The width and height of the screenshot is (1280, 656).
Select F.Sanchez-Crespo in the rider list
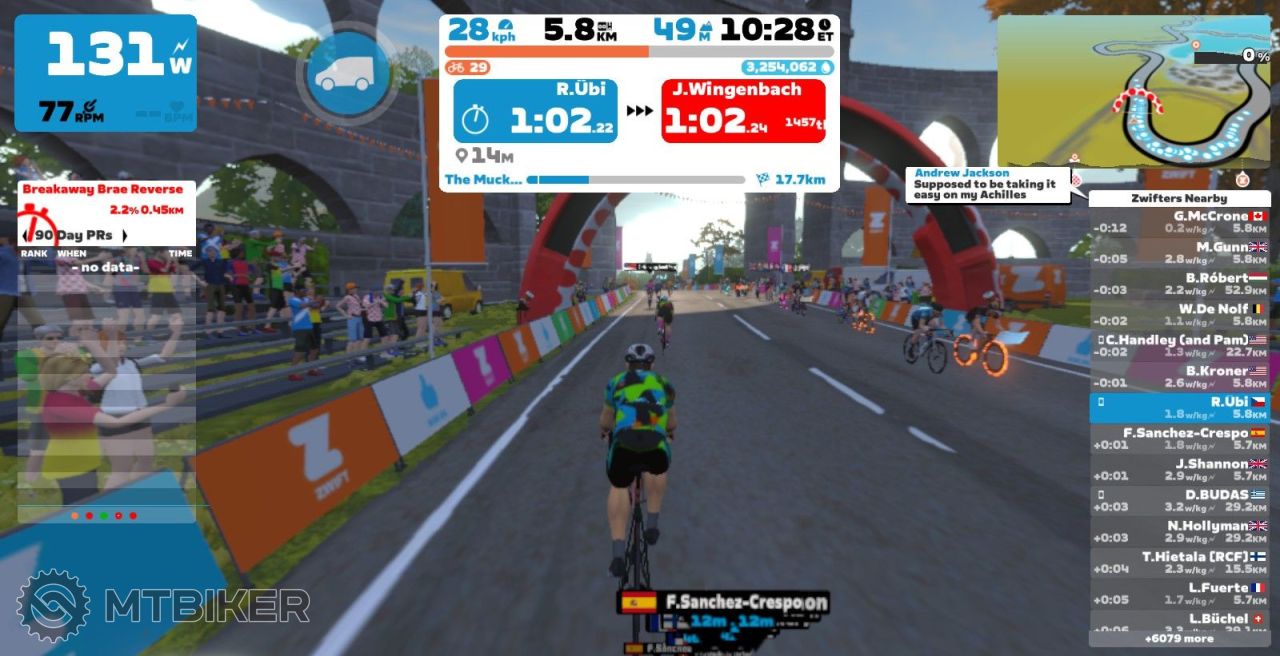[x=1179, y=439]
